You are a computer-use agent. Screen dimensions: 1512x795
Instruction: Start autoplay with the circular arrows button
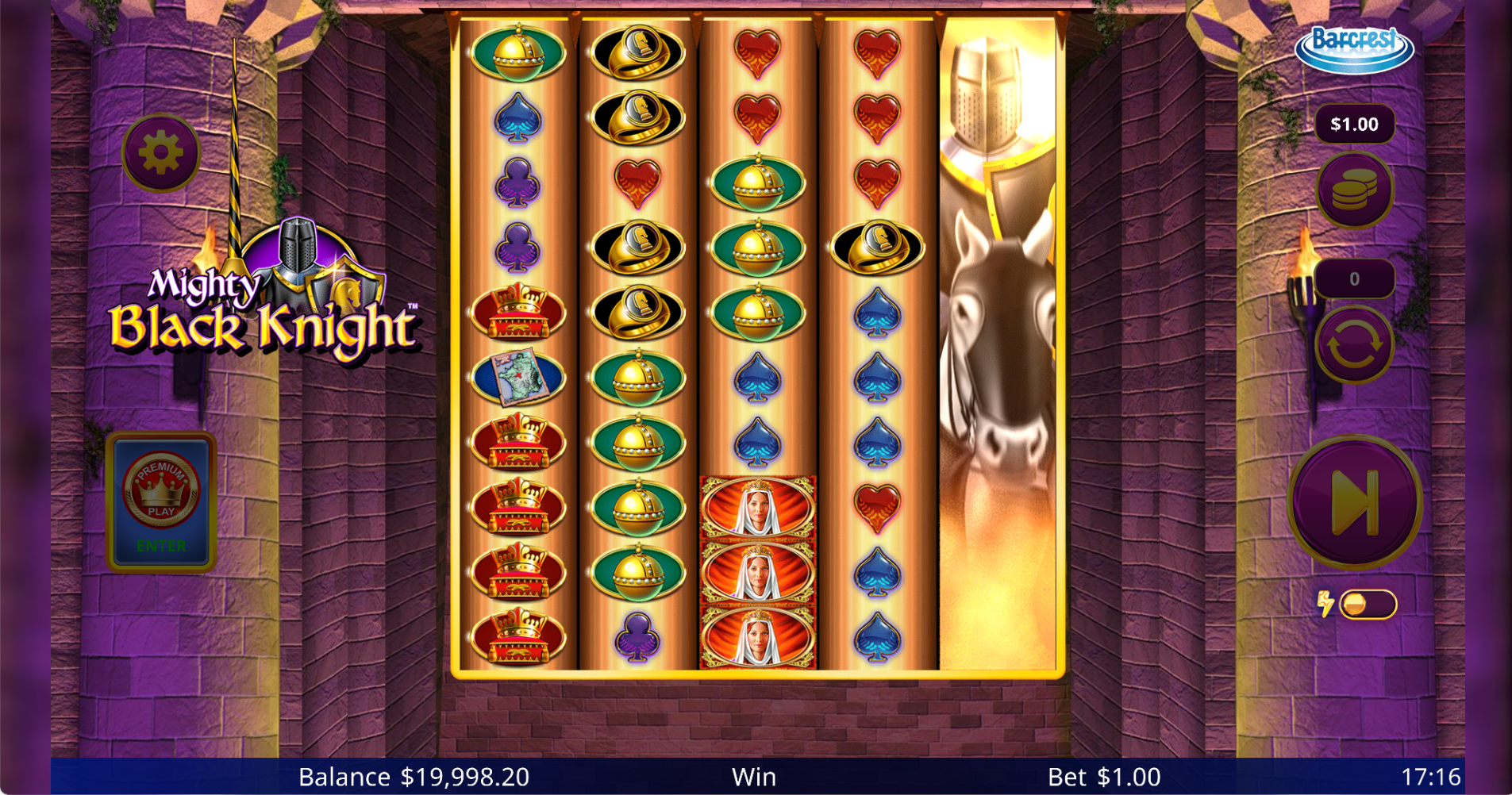coord(1354,345)
